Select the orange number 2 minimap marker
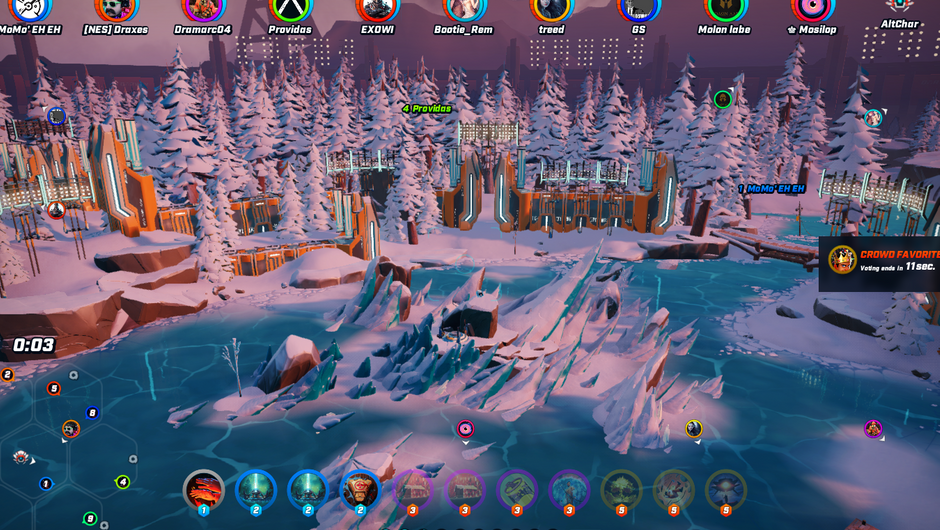This screenshot has width=940, height=530. point(7,375)
